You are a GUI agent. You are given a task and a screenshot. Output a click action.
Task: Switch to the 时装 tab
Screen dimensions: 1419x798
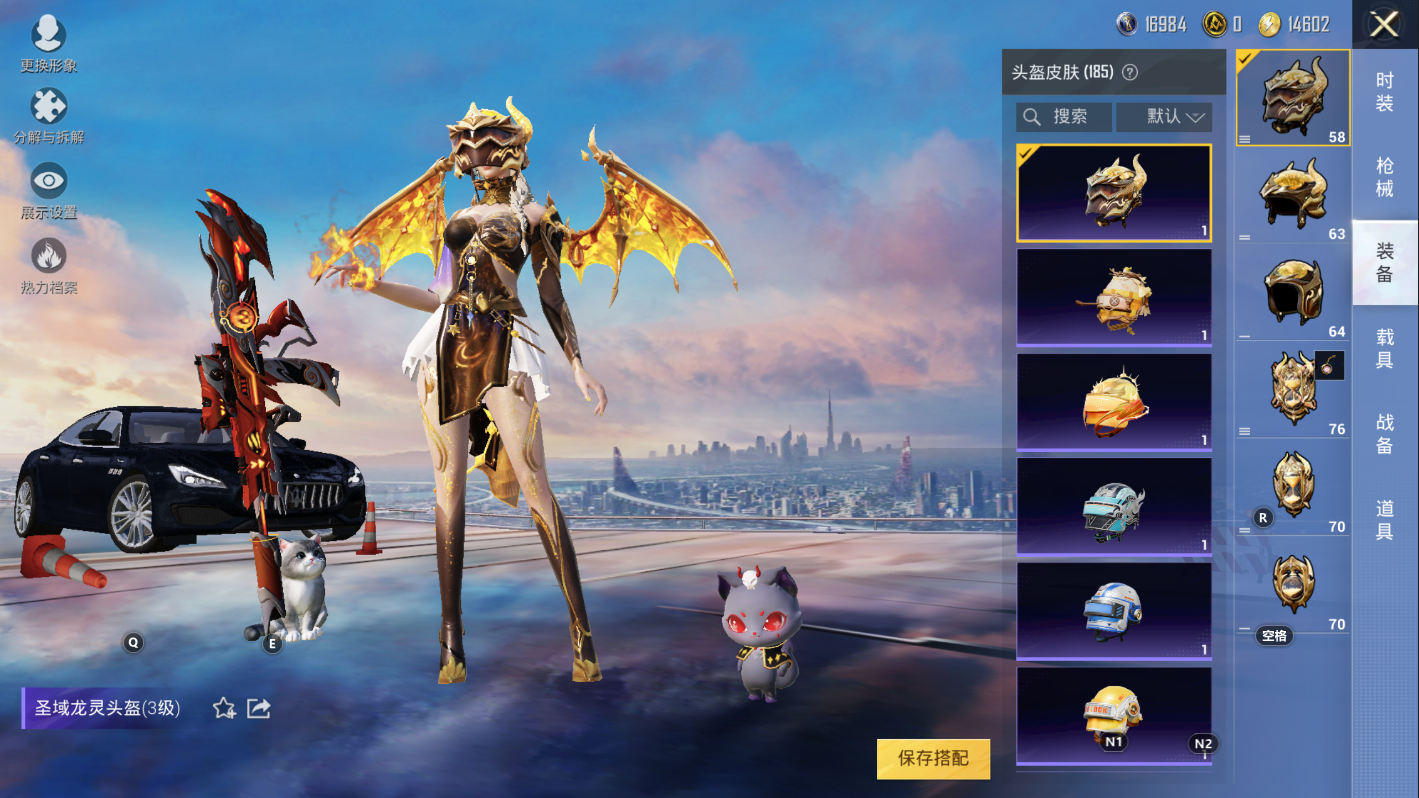[x=1384, y=92]
